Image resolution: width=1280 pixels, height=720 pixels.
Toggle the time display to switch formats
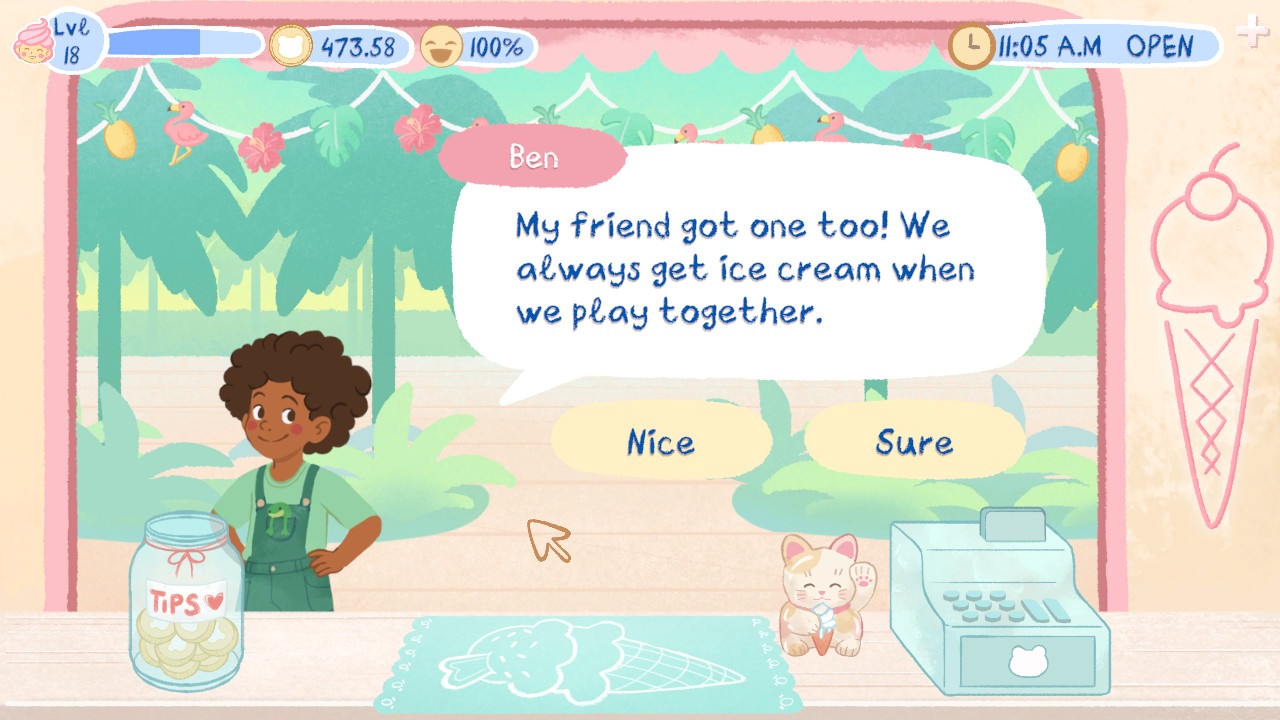(x=1048, y=44)
